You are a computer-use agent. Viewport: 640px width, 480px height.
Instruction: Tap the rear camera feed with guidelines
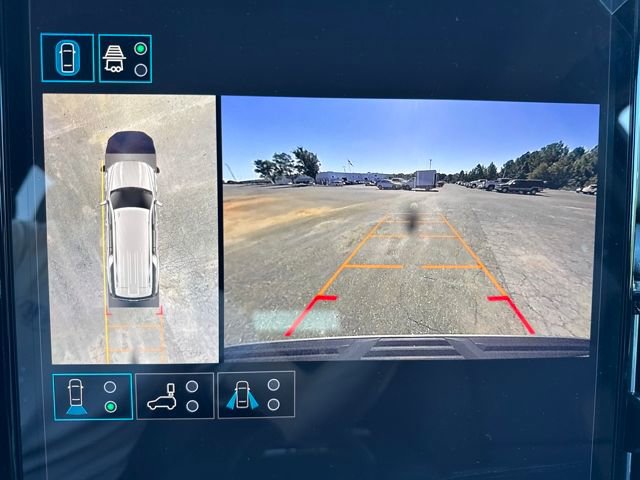click(409, 227)
